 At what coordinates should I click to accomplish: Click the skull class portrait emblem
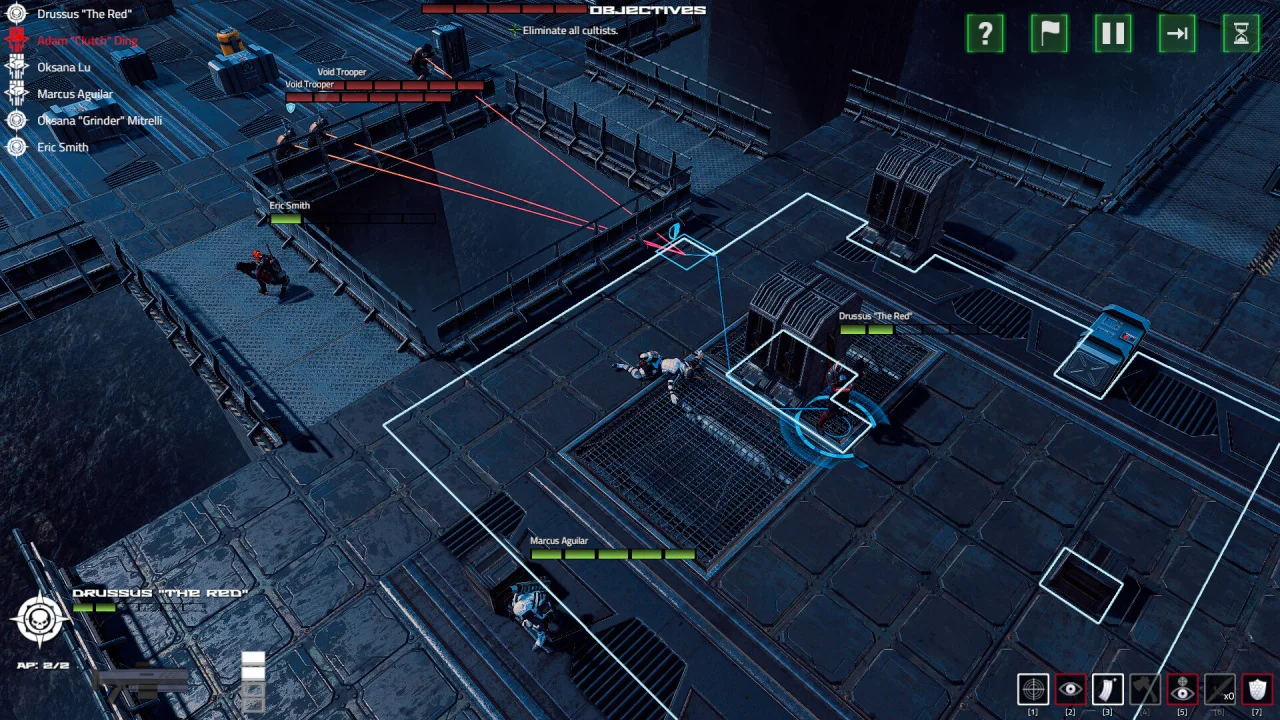coord(40,619)
